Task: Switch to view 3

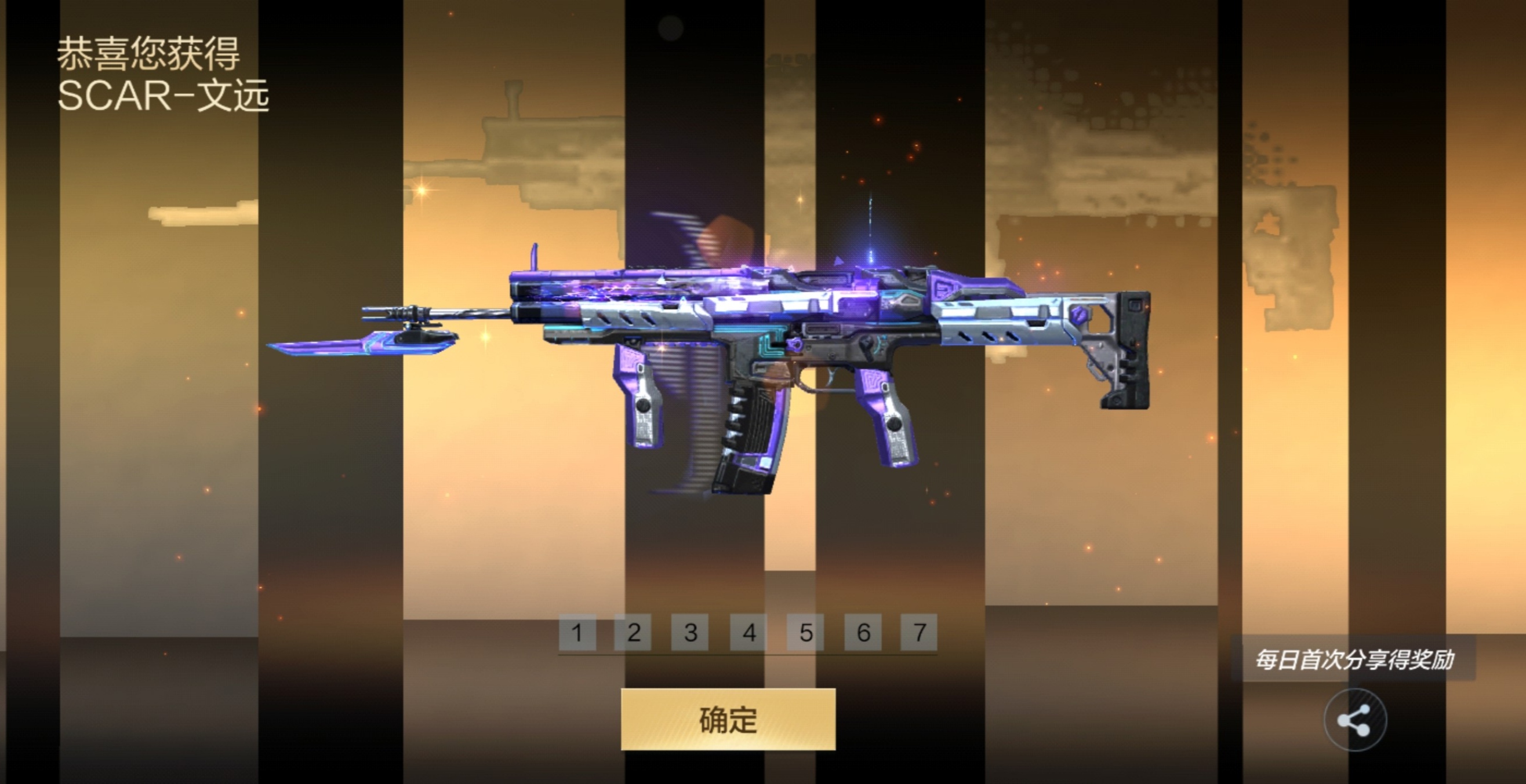Action: click(691, 633)
